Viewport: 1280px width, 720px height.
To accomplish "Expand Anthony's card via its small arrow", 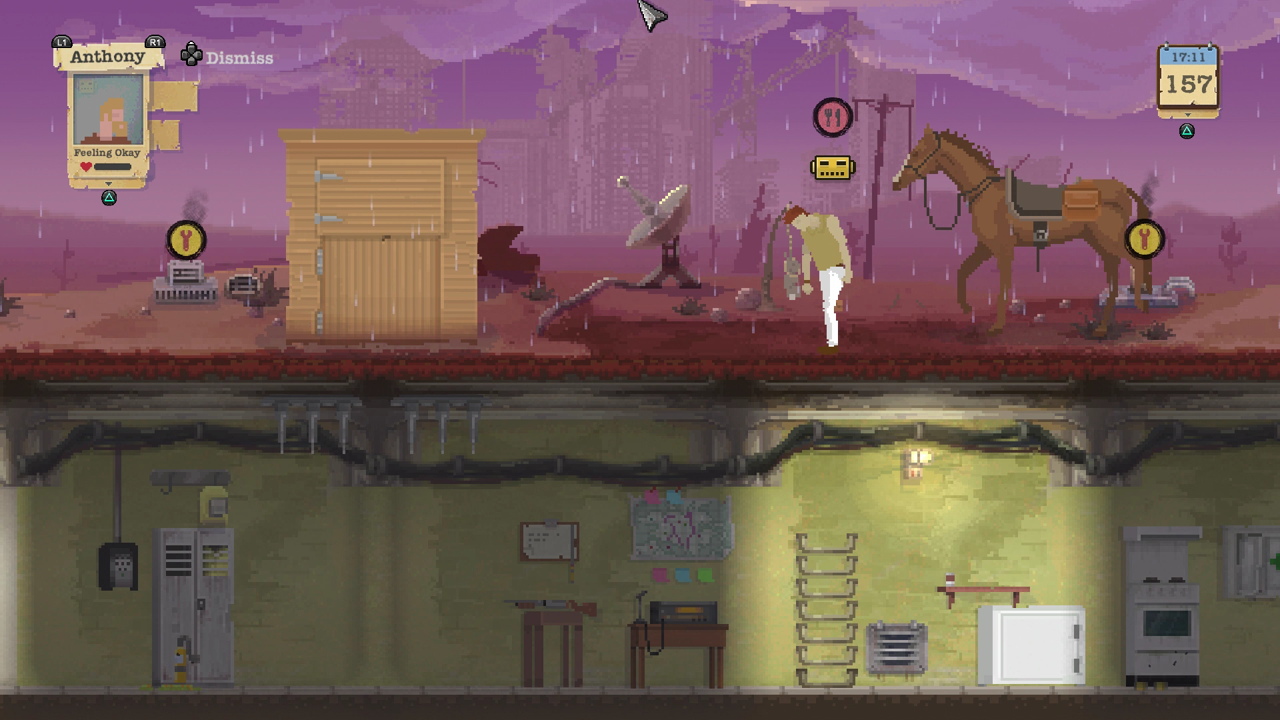I will pyautogui.click(x=109, y=183).
